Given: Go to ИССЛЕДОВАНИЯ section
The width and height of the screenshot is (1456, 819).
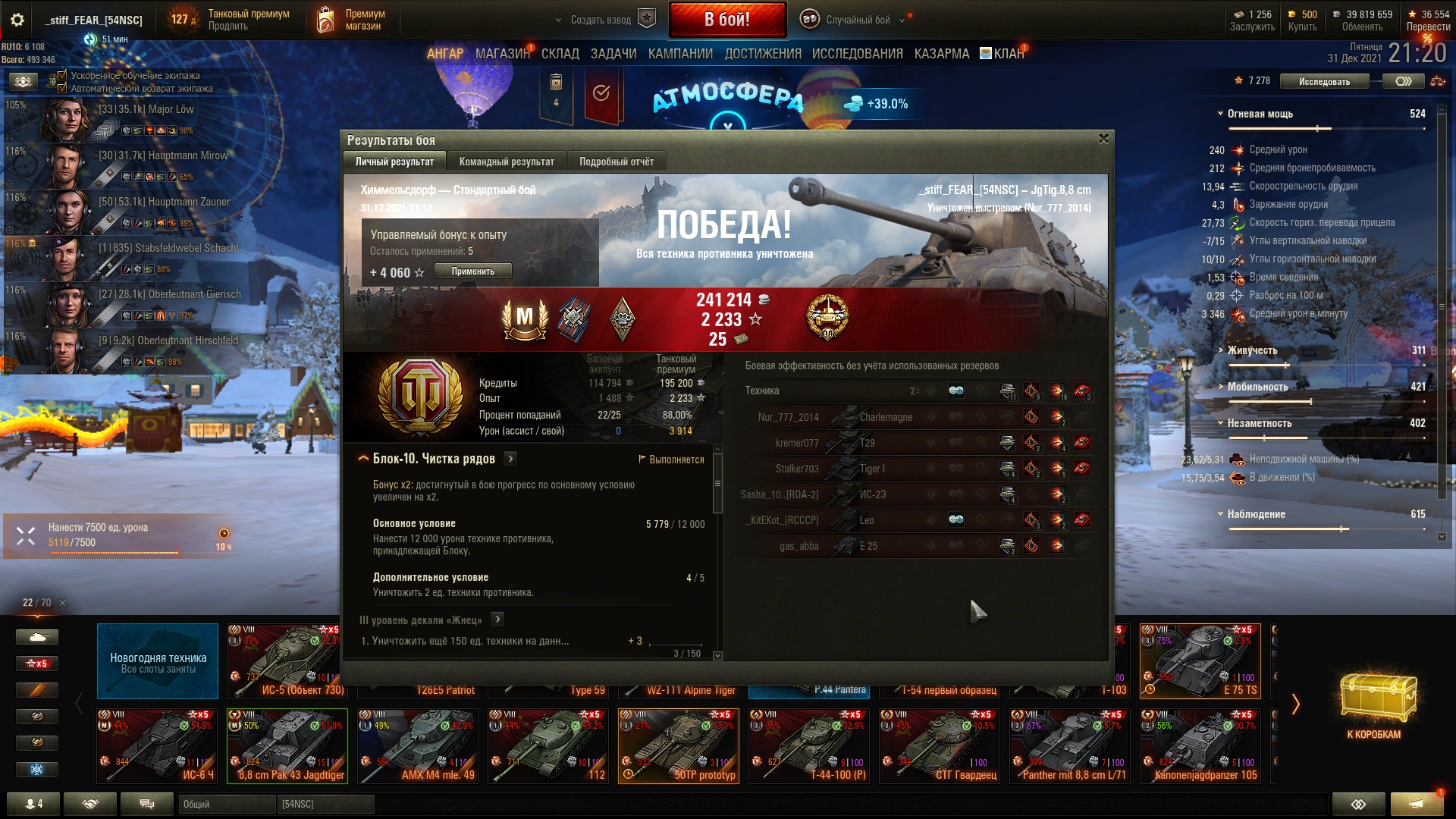Looking at the screenshot, I should [857, 54].
